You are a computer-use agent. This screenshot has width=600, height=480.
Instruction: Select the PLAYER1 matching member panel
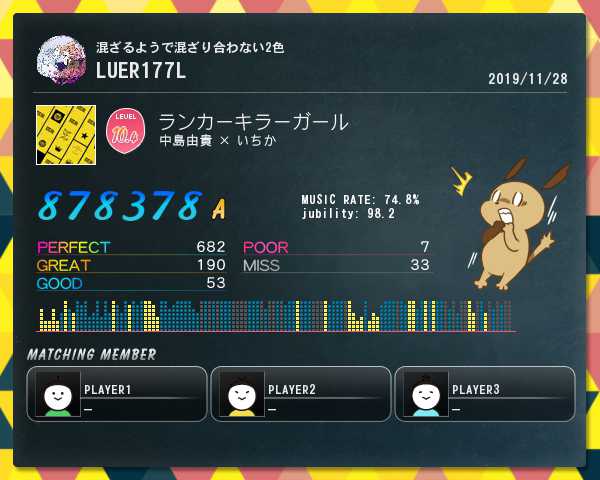point(117,393)
